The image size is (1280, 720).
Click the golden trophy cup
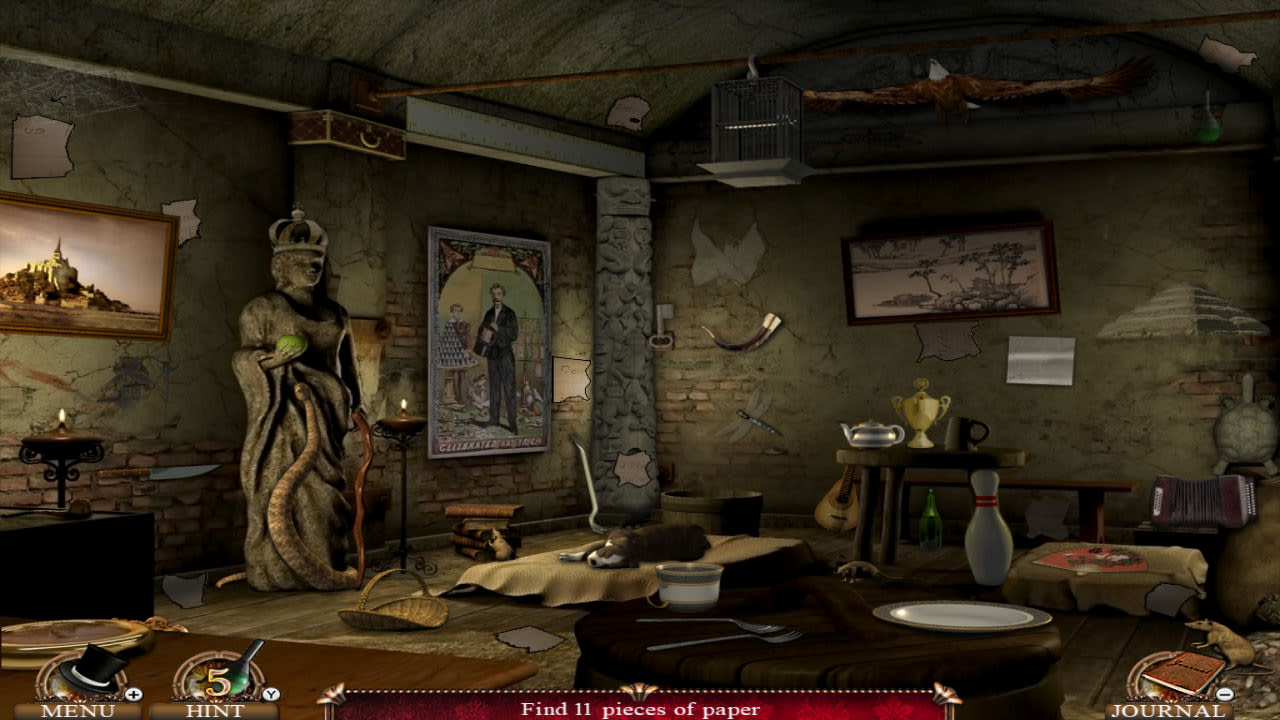[x=920, y=415]
